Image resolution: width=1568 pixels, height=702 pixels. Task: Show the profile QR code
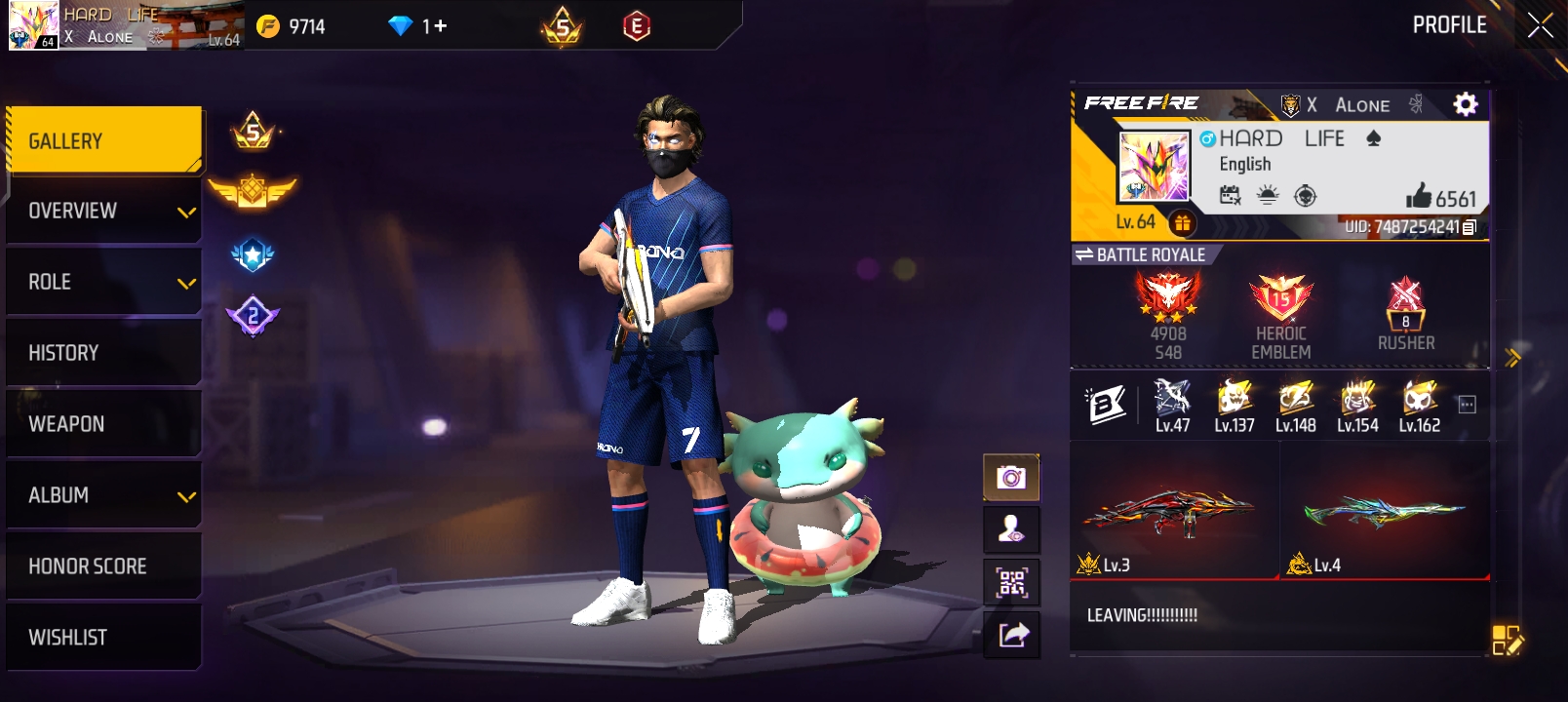click(1011, 583)
